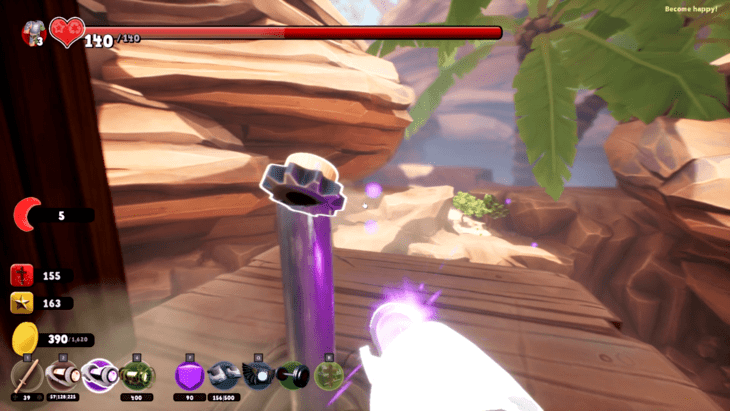Choose the copper-tipped cannon weapon slot
The width and height of the screenshot is (730, 411).
click(x=62, y=377)
